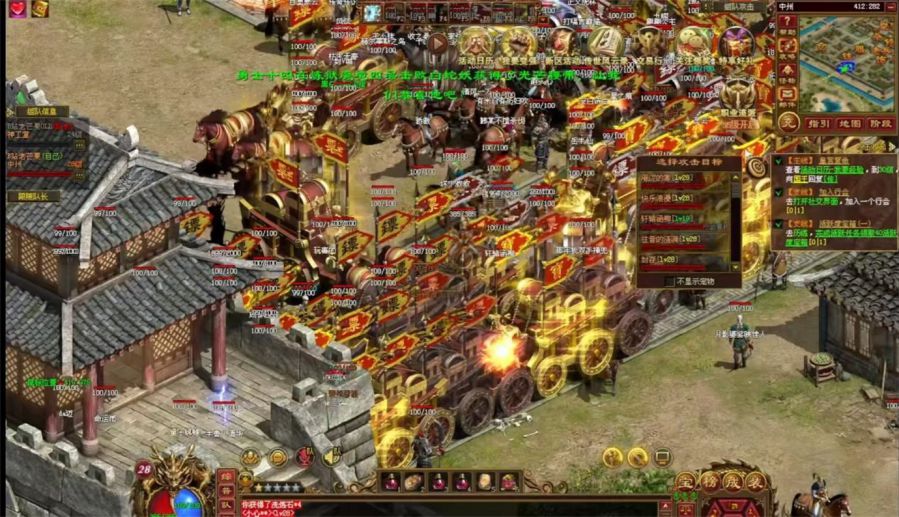Click the minimap of 中州
899x517 pixels.
click(x=846, y=59)
